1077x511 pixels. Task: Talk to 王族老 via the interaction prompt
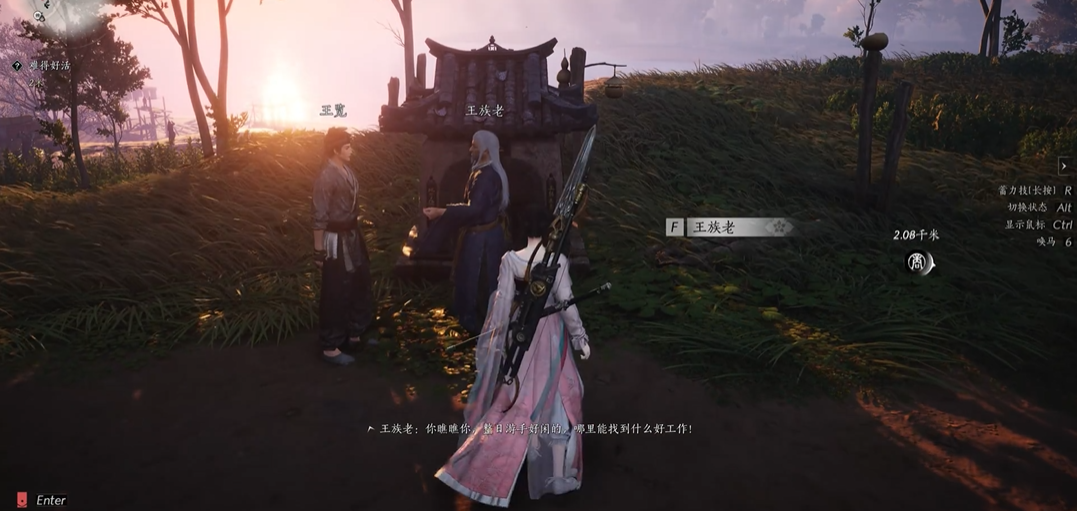tap(729, 227)
